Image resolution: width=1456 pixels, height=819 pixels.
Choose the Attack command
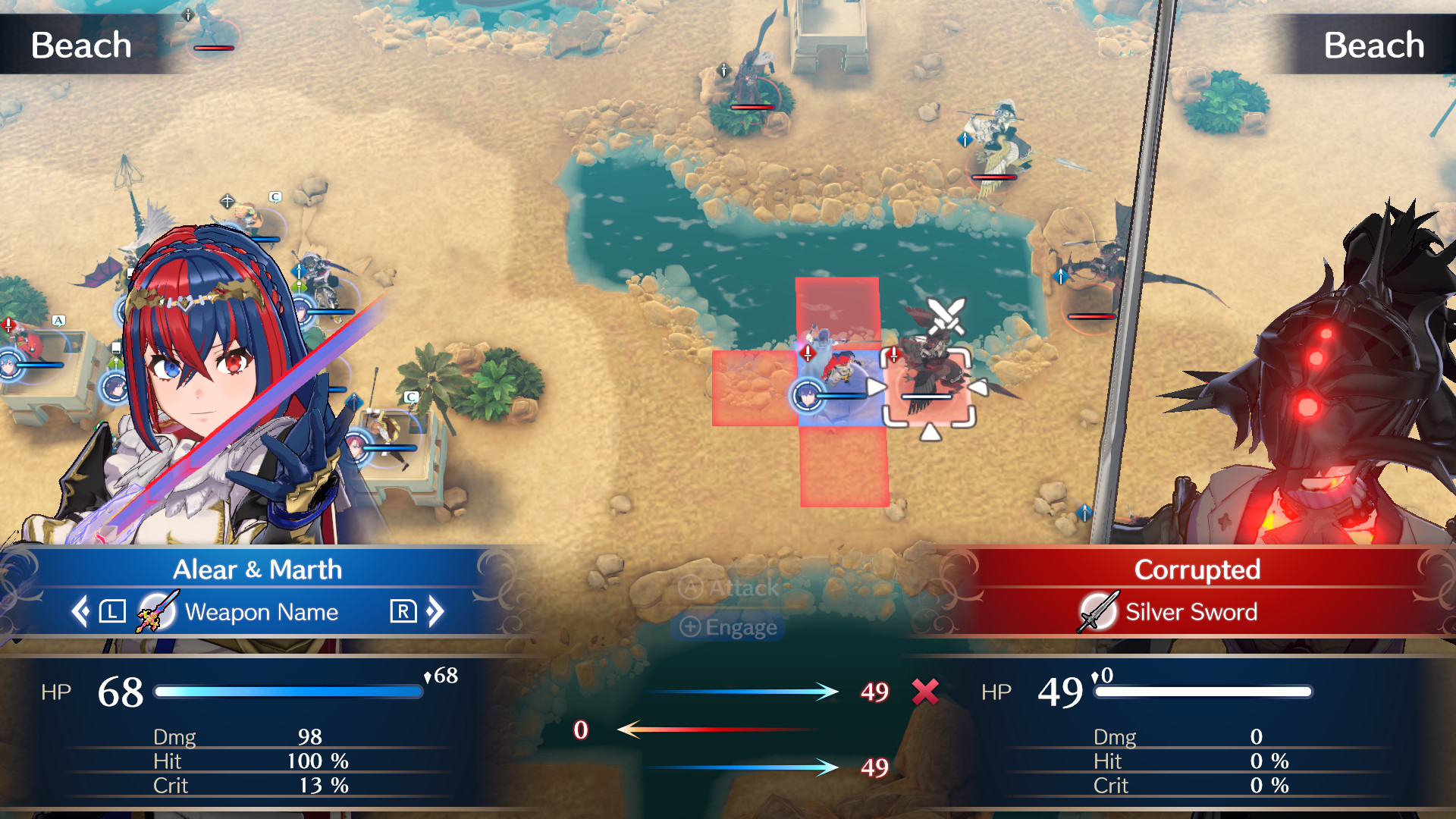pyautogui.click(x=728, y=589)
